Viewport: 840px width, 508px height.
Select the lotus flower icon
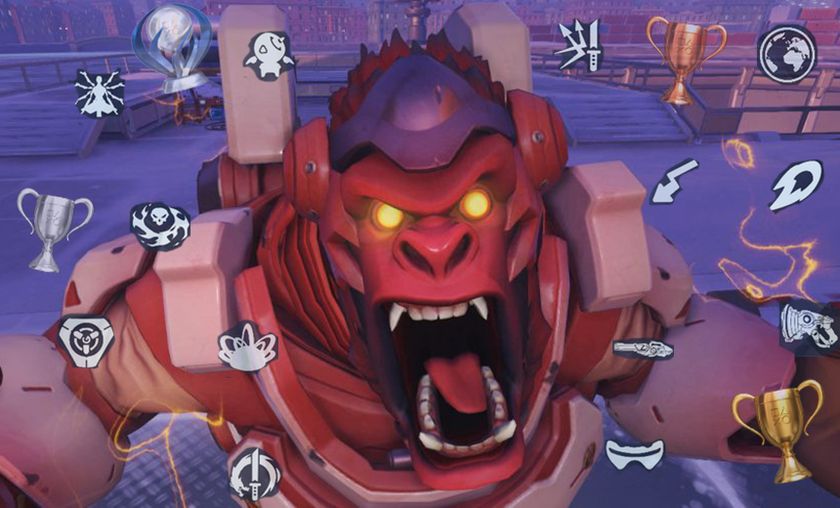click(247, 346)
